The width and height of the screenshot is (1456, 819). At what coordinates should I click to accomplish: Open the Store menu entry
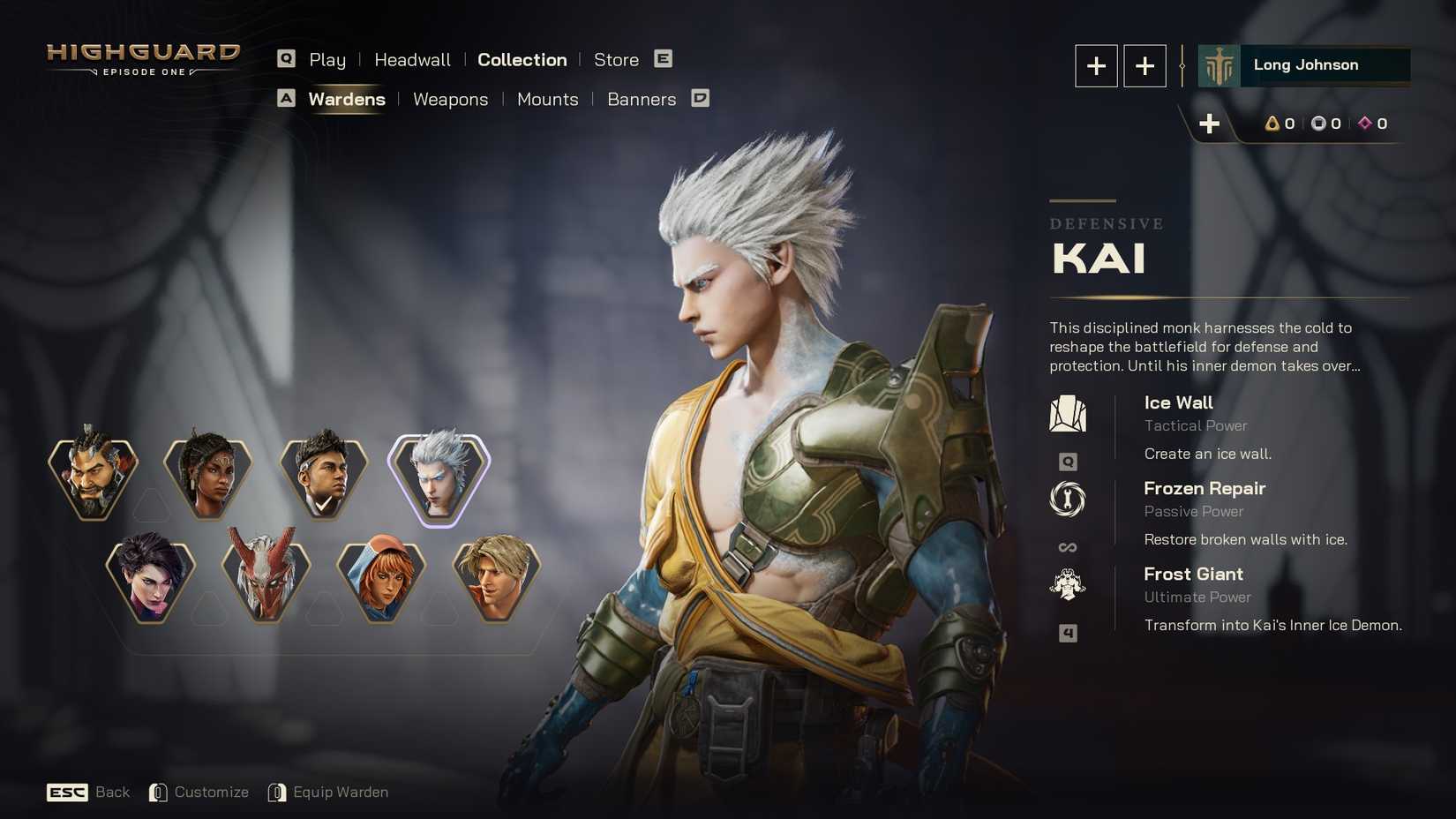pos(616,59)
